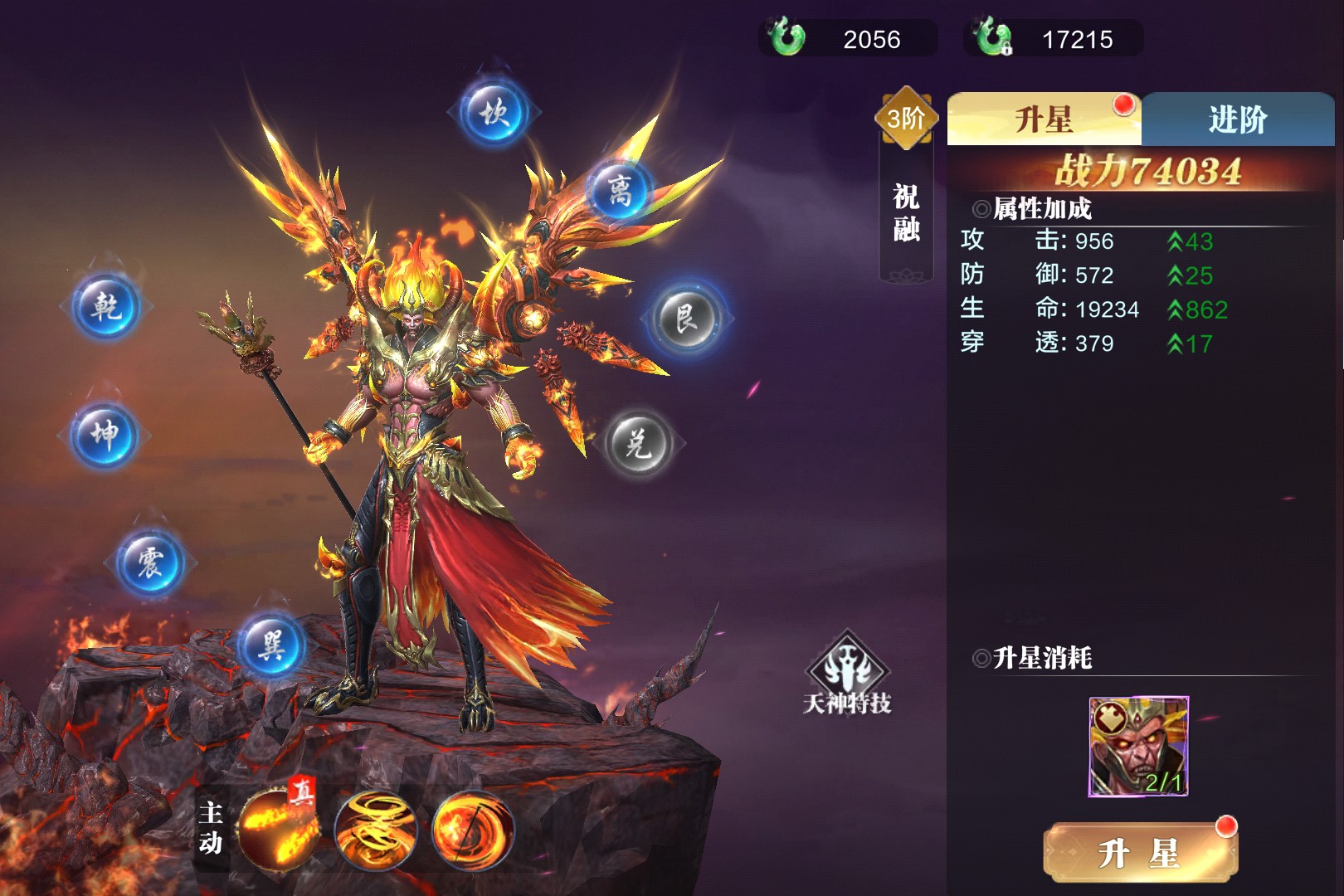
Task: Activate the 震 trigram orb
Action: [x=150, y=562]
